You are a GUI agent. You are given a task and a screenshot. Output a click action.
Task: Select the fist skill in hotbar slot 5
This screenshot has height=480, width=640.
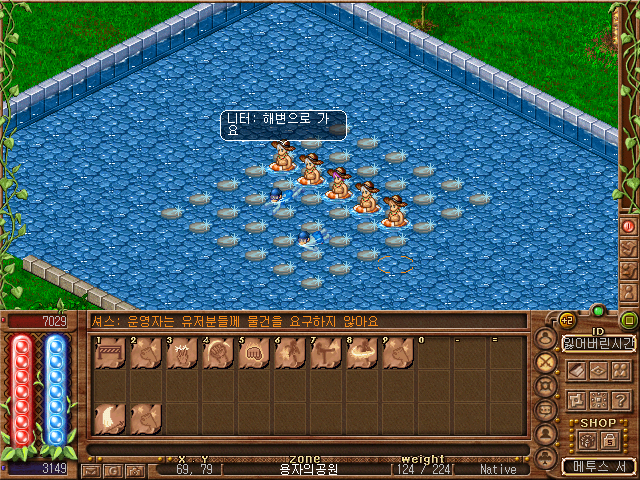coord(253,353)
